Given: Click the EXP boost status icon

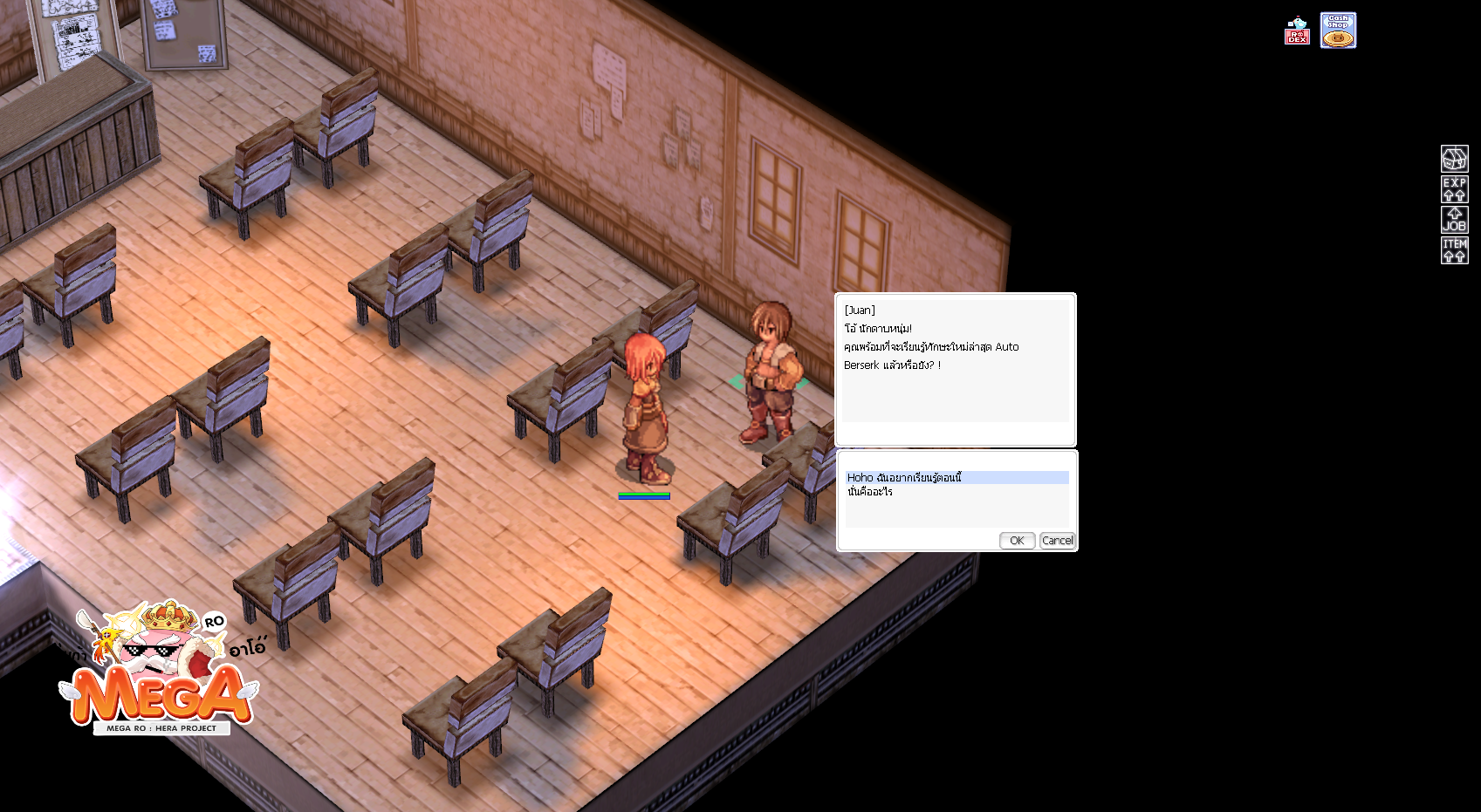Looking at the screenshot, I should [1454, 189].
